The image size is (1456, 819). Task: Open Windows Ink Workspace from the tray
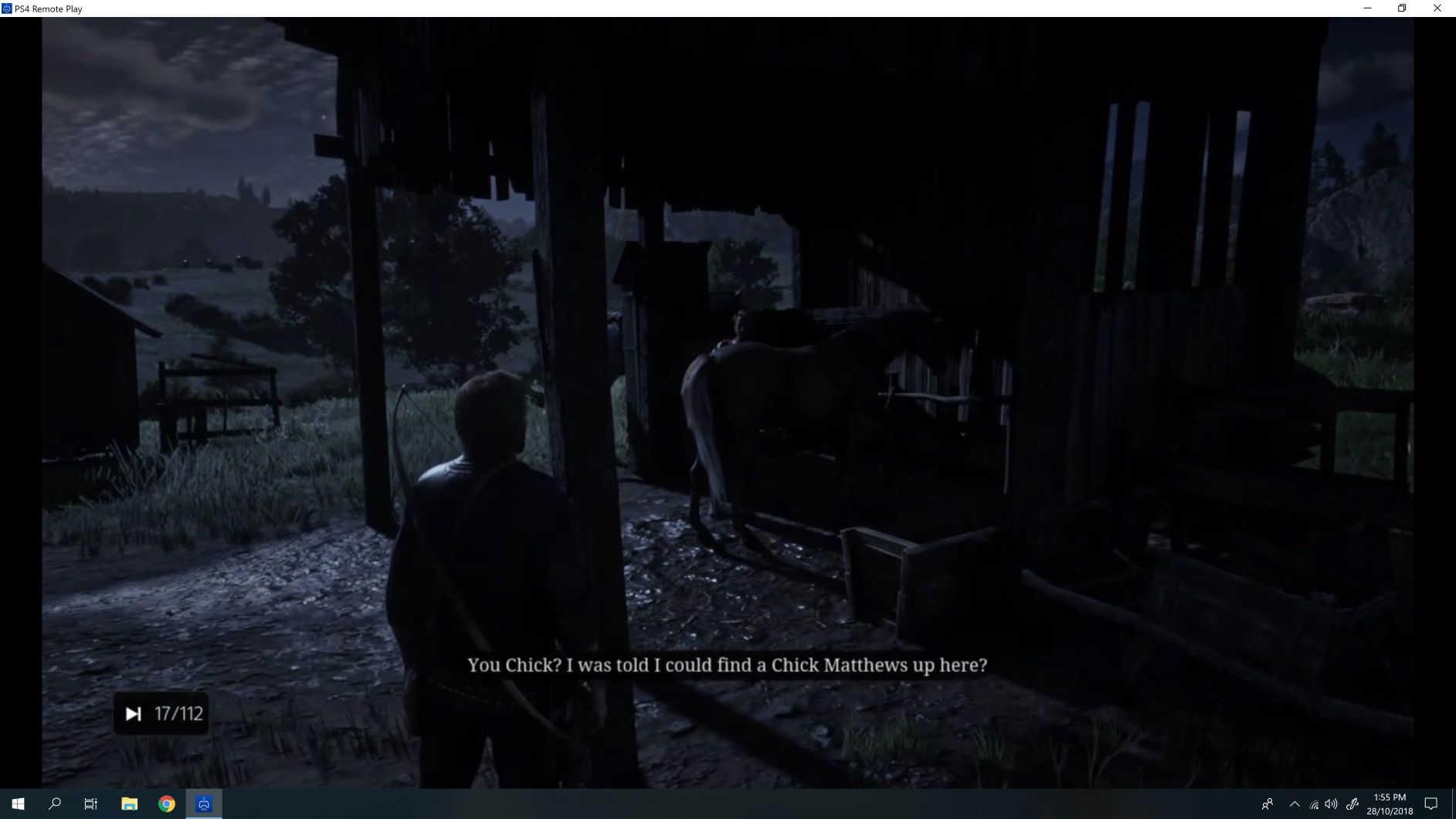pyautogui.click(x=1354, y=803)
